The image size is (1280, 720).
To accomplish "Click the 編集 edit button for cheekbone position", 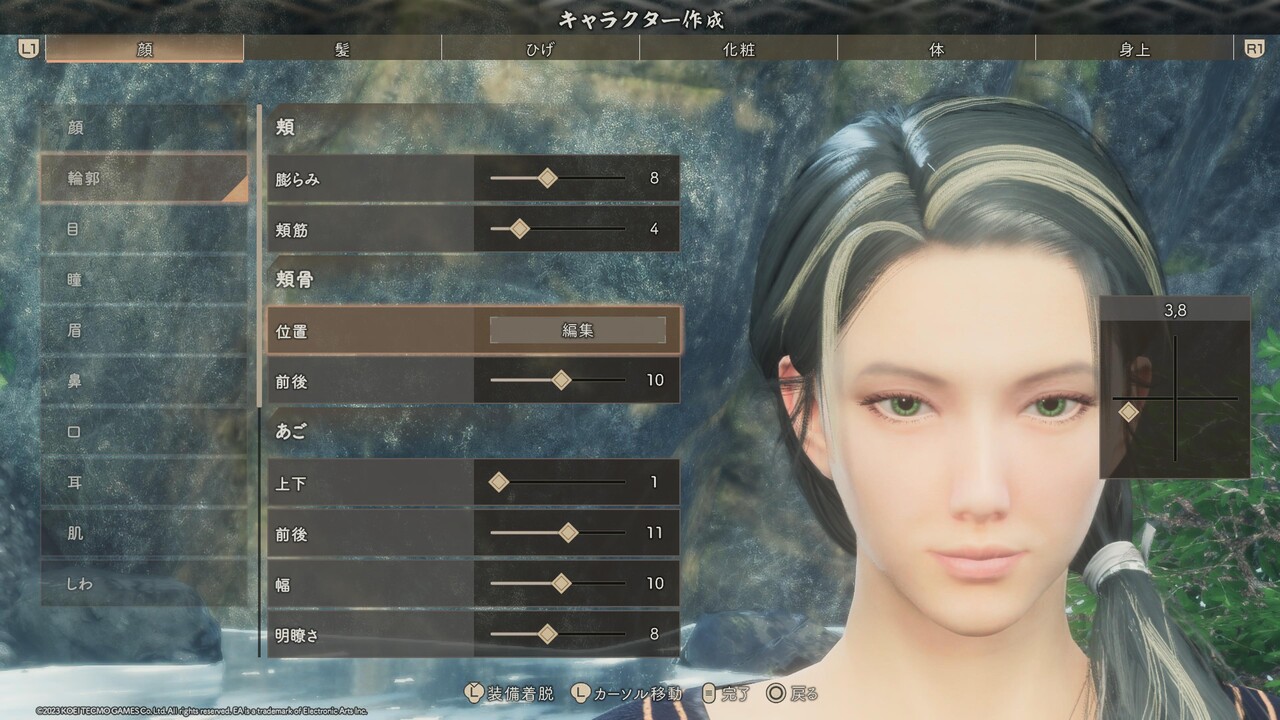I will (577, 330).
